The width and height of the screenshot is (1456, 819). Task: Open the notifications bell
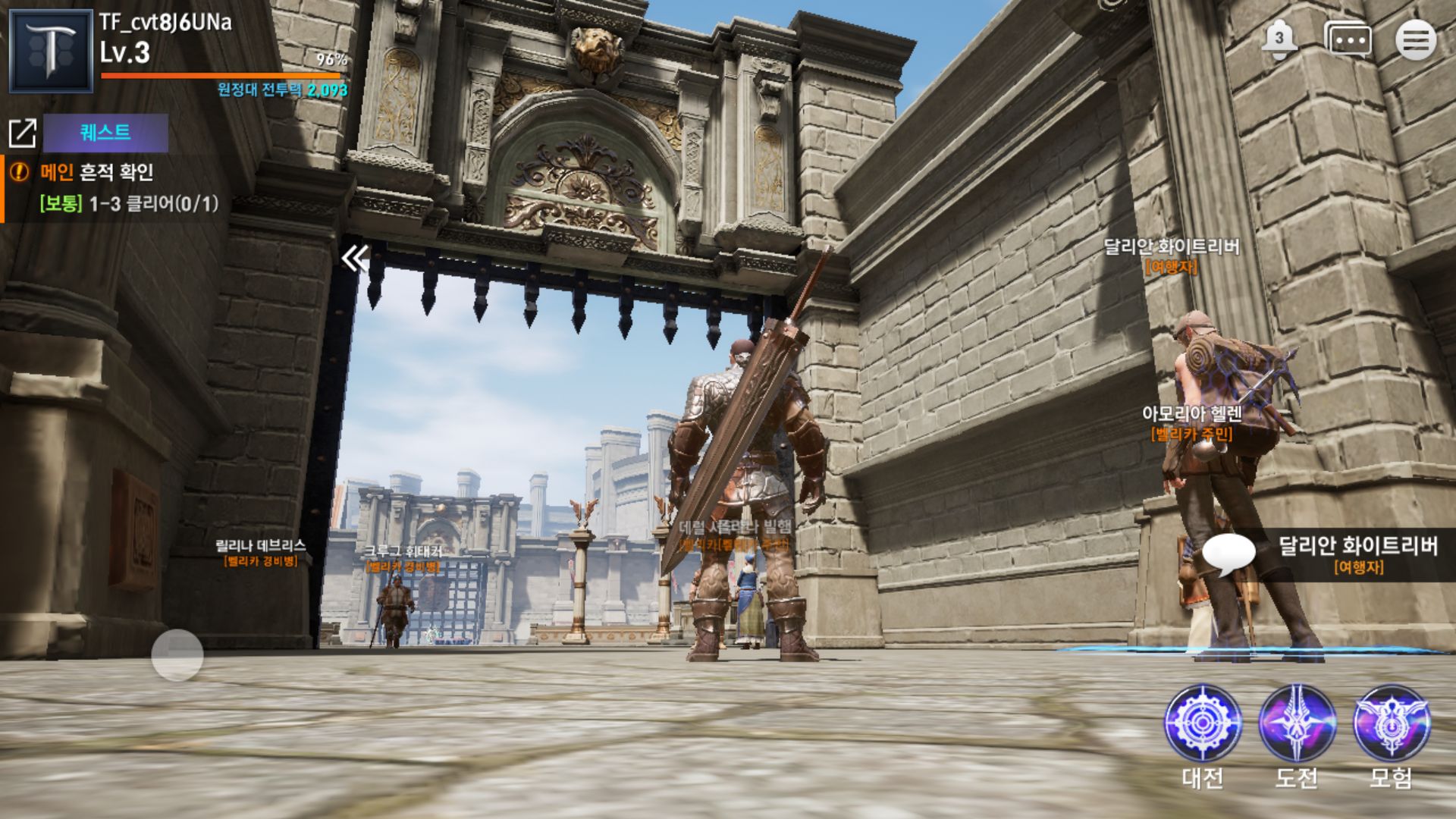[x=1279, y=40]
